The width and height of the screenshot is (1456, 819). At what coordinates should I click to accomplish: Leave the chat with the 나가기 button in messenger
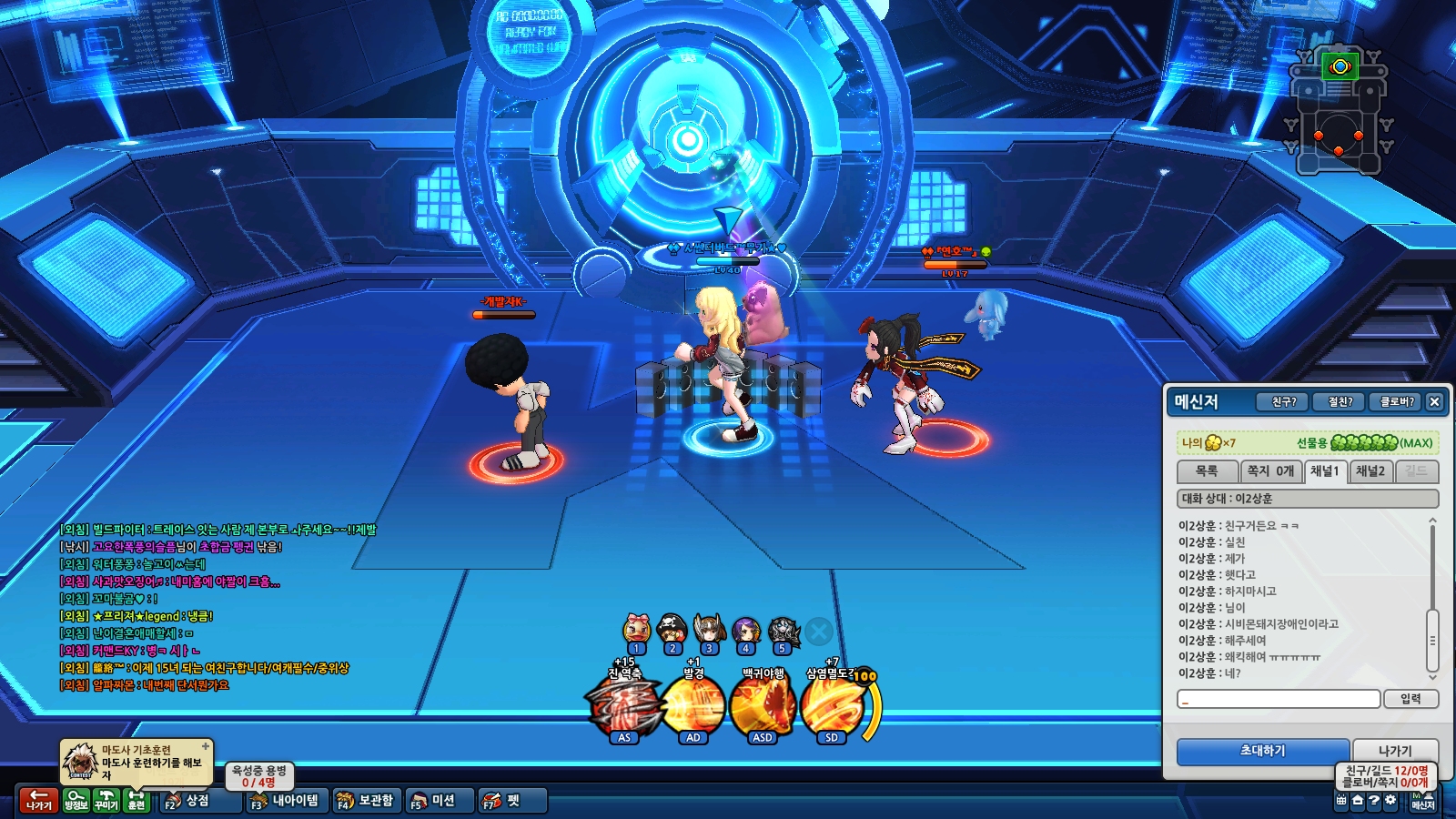[x=1394, y=751]
